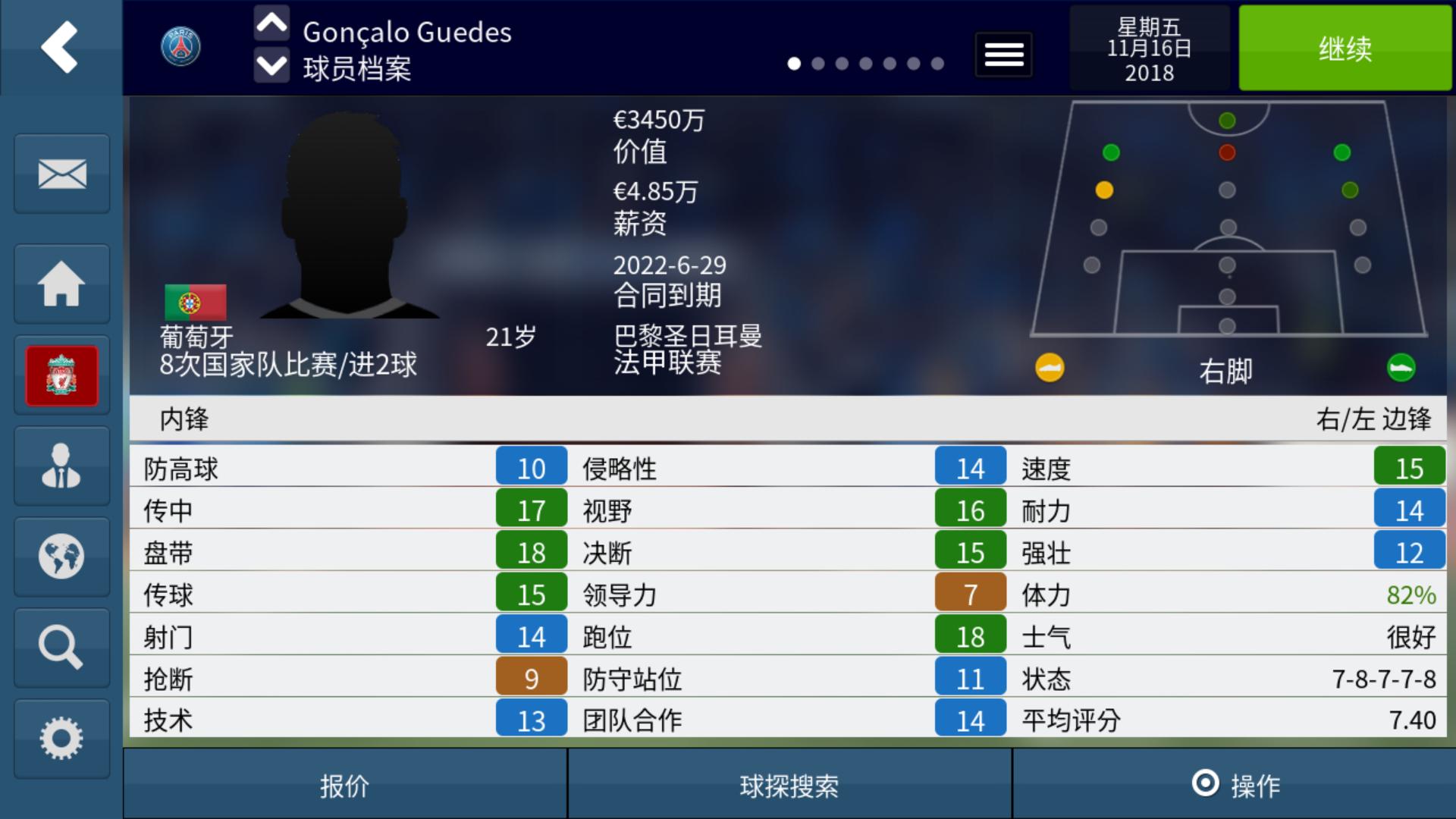
Task: Click the PSG club badge next to player name
Action: pyautogui.click(x=181, y=46)
